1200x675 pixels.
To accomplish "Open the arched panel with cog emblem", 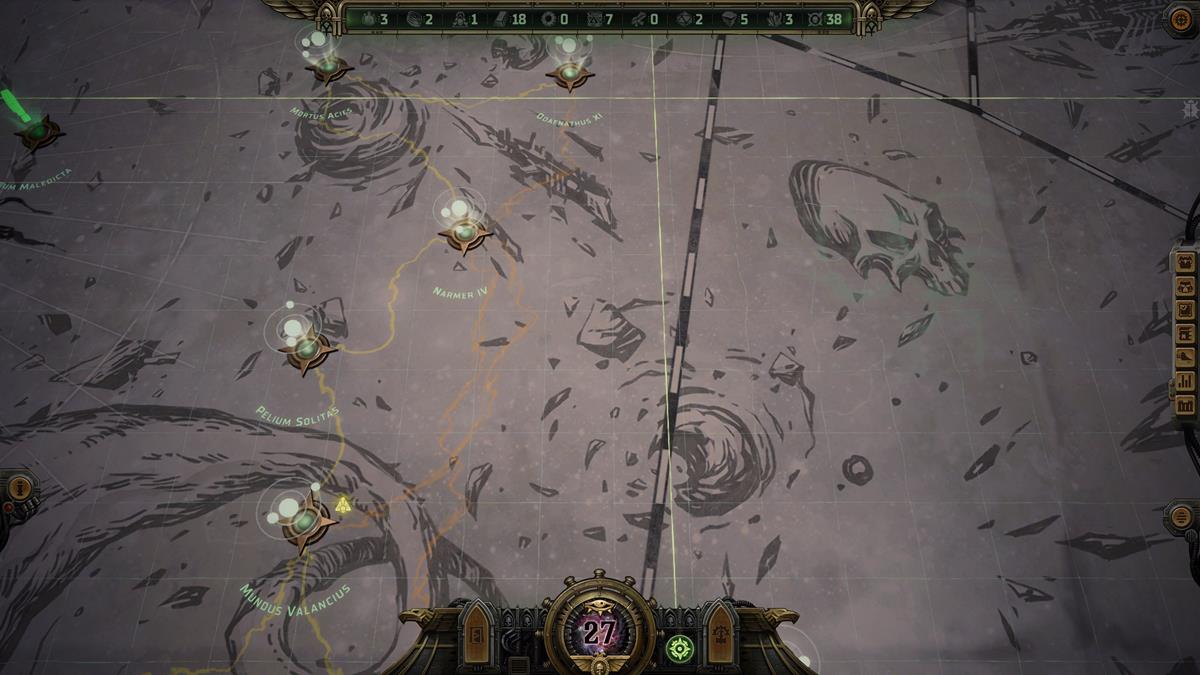I will point(720,635).
